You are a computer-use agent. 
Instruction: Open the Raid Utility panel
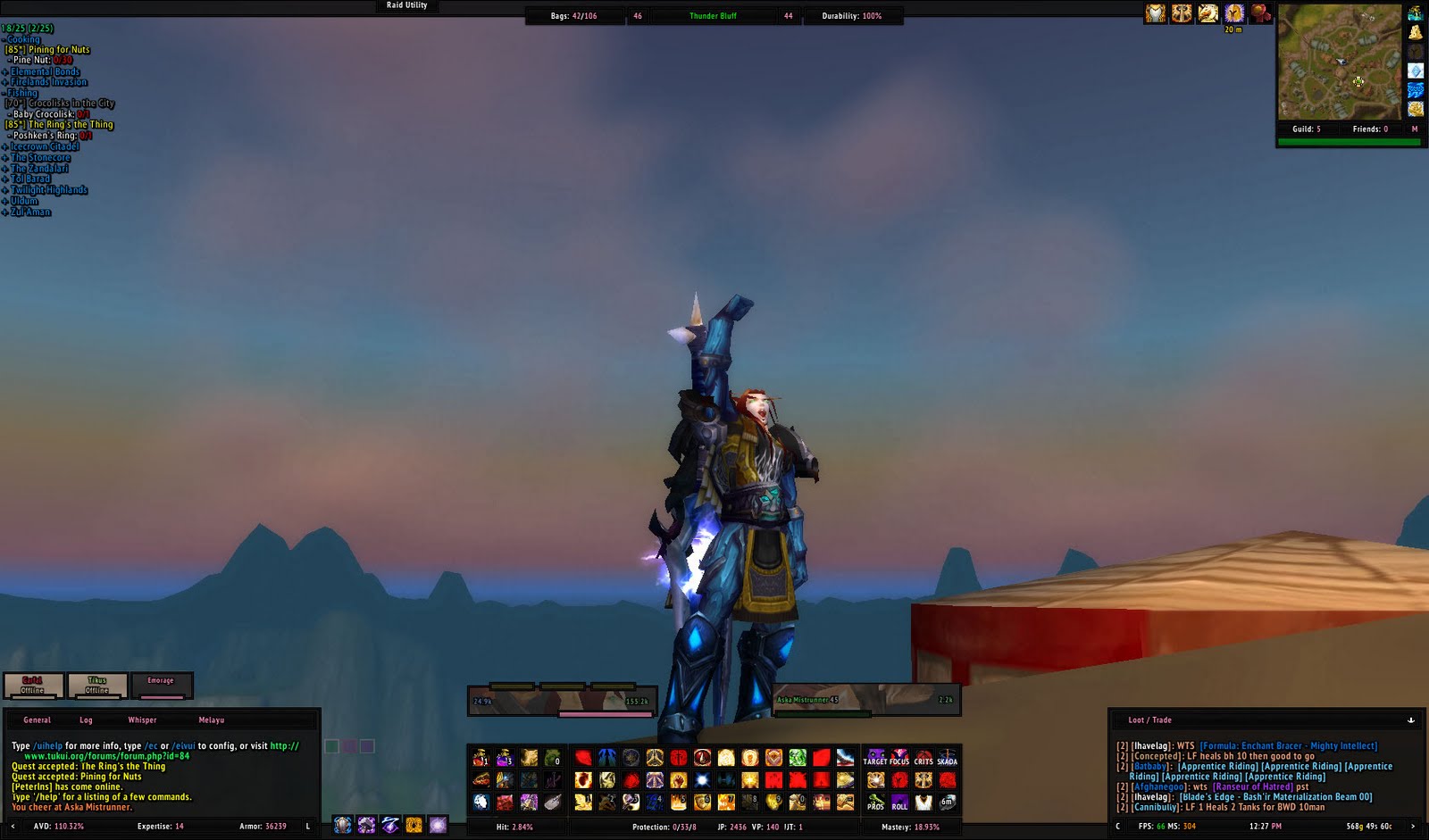pos(406,5)
